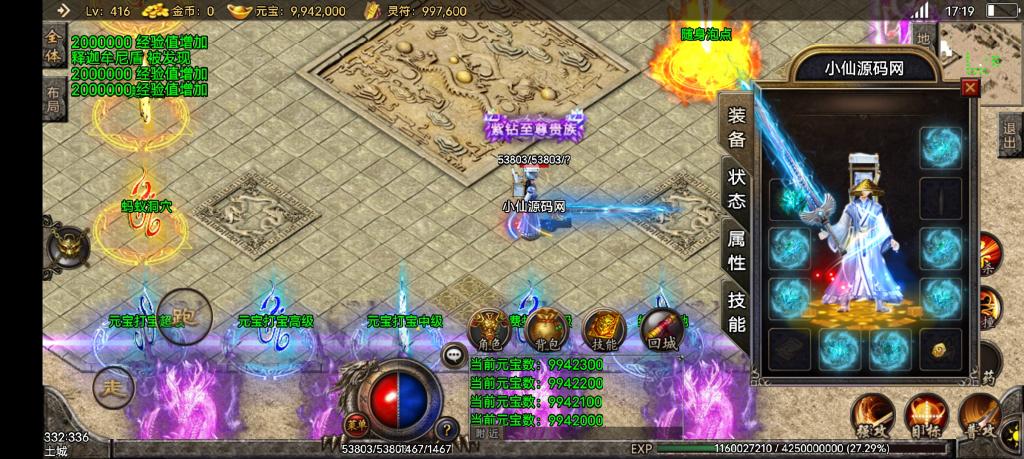1024x459 pixels.
Task: Select the 属性 (Attributes) tab
Action: 737,251
